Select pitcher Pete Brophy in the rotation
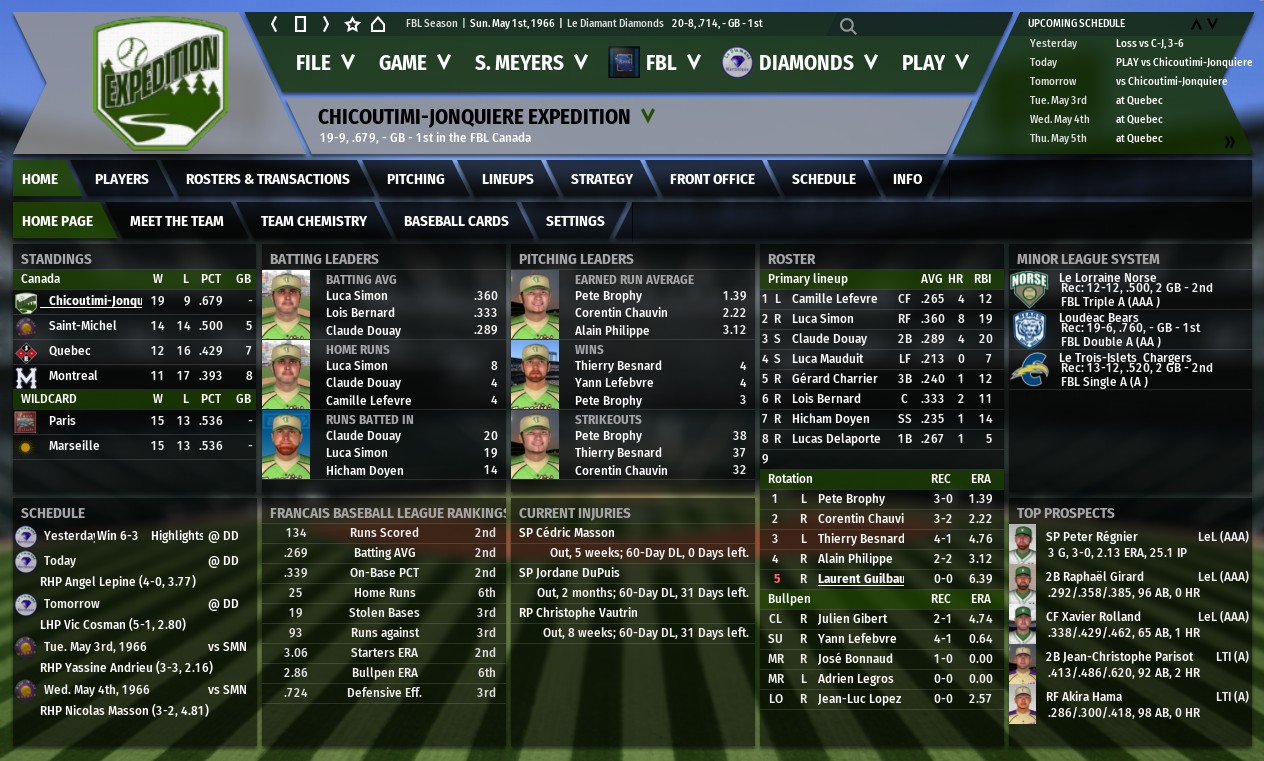The image size is (1264, 761). point(851,499)
